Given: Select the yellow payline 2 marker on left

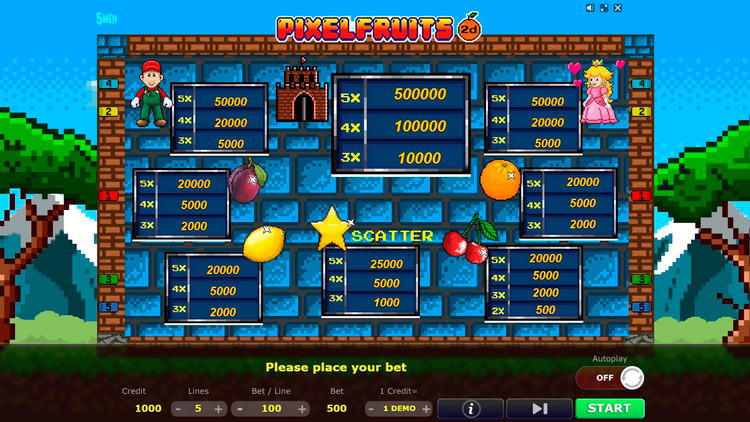Looking at the screenshot, I should point(110,112).
